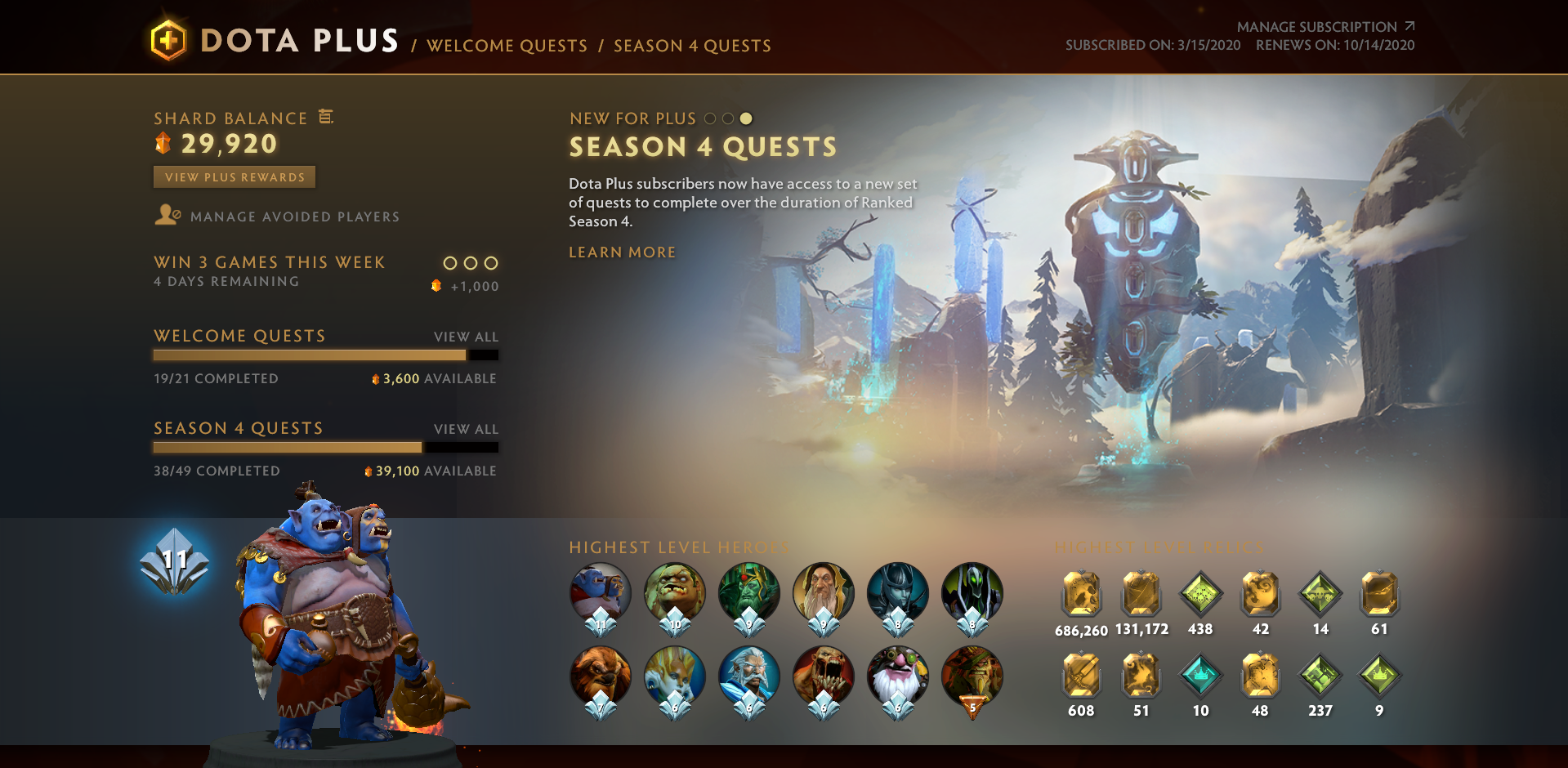Viewport: 1568px width, 768px height.
Task: Switch to the Season 4 Quests breadcrumb tab
Action: coord(691,46)
